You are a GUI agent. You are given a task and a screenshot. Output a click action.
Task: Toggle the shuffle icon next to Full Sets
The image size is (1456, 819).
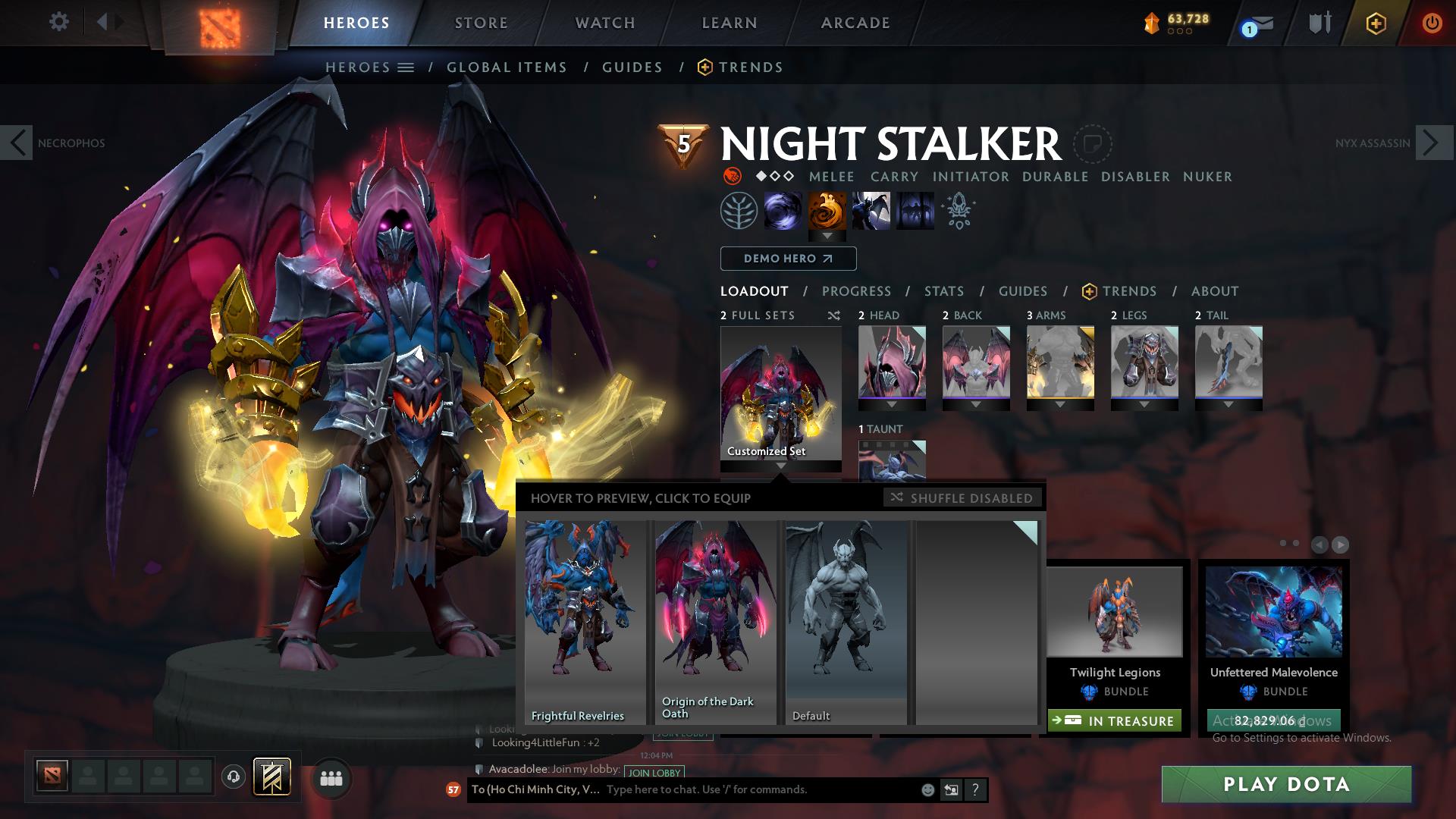[834, 315]
